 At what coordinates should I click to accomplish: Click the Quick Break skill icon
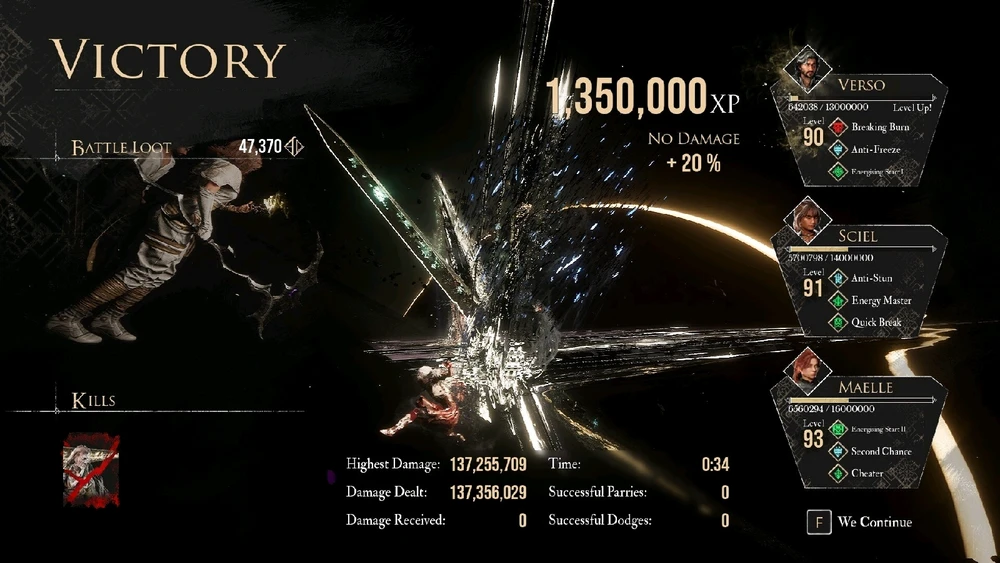coord(837,322)
